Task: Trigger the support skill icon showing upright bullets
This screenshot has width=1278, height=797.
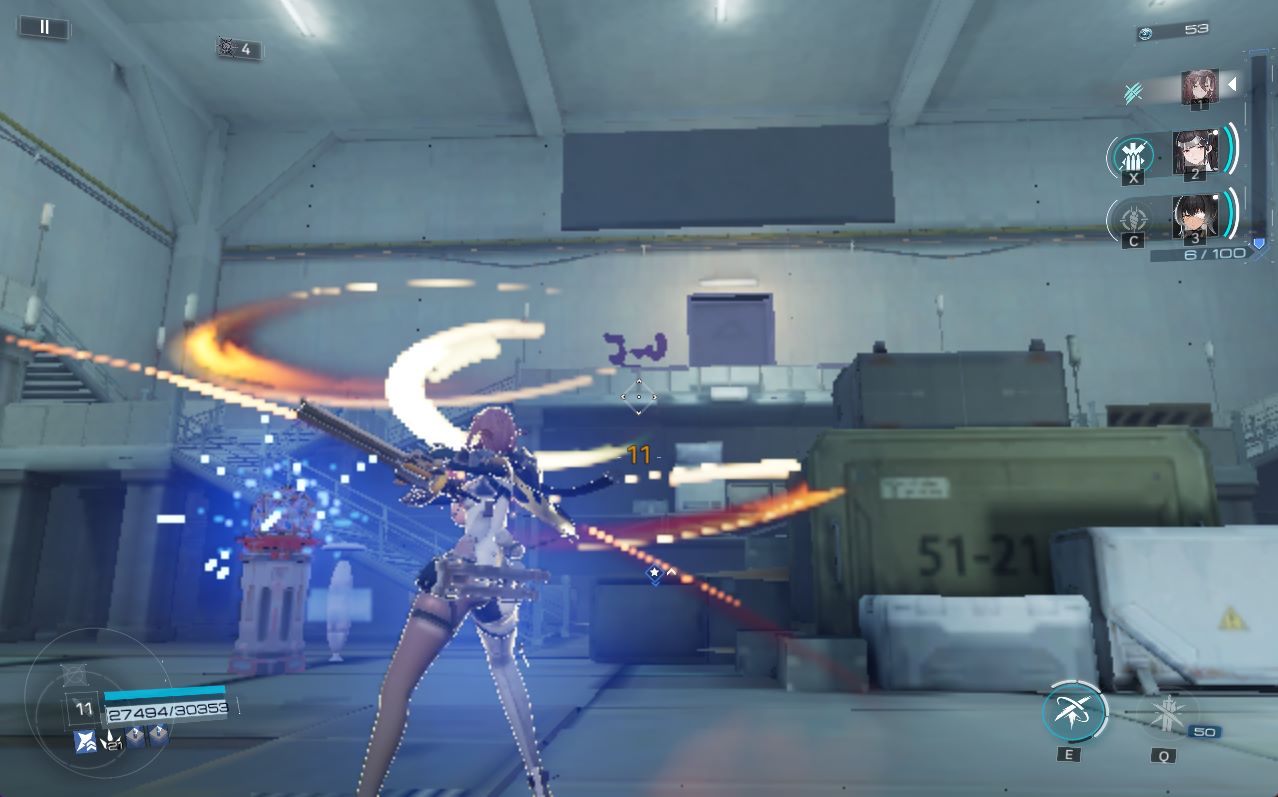Action: pos(1133,156)
